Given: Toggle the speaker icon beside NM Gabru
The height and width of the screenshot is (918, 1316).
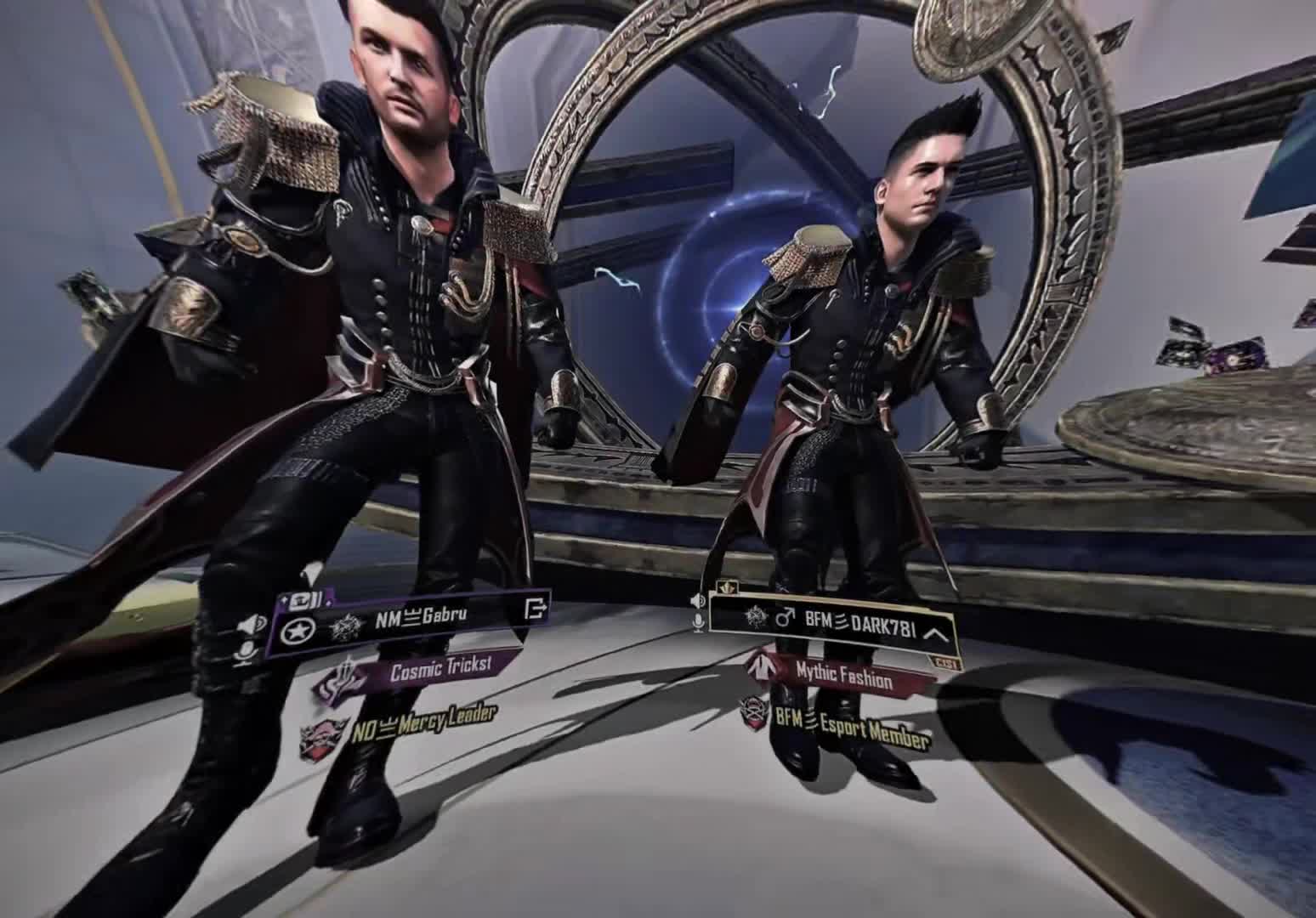Looking at the screenshot, I should (x=250, y=626).
